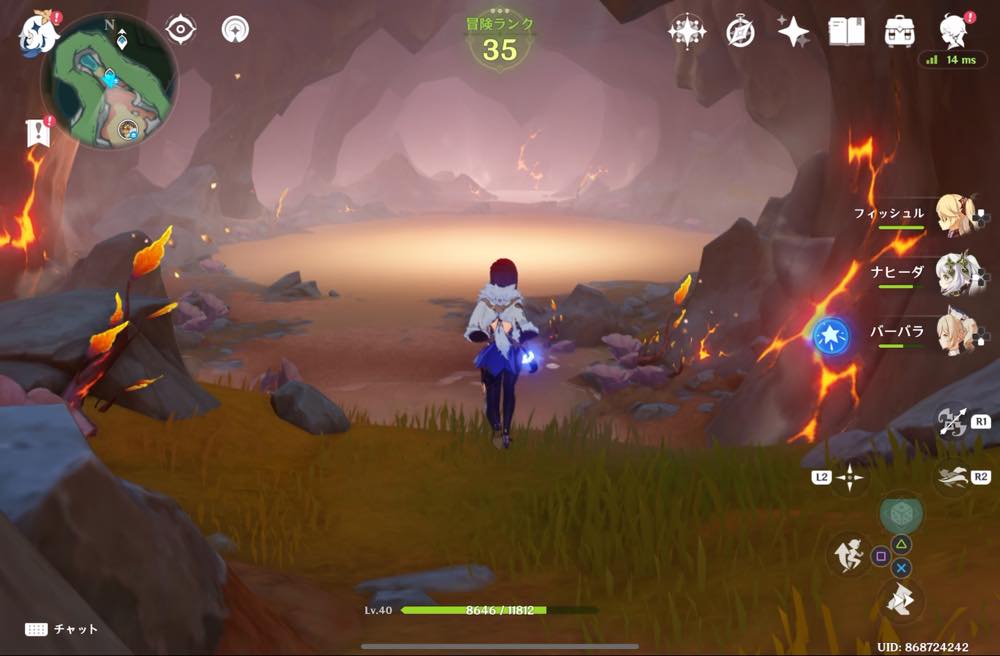Tap the four-arrow crosshair icon

pos(849,478)
